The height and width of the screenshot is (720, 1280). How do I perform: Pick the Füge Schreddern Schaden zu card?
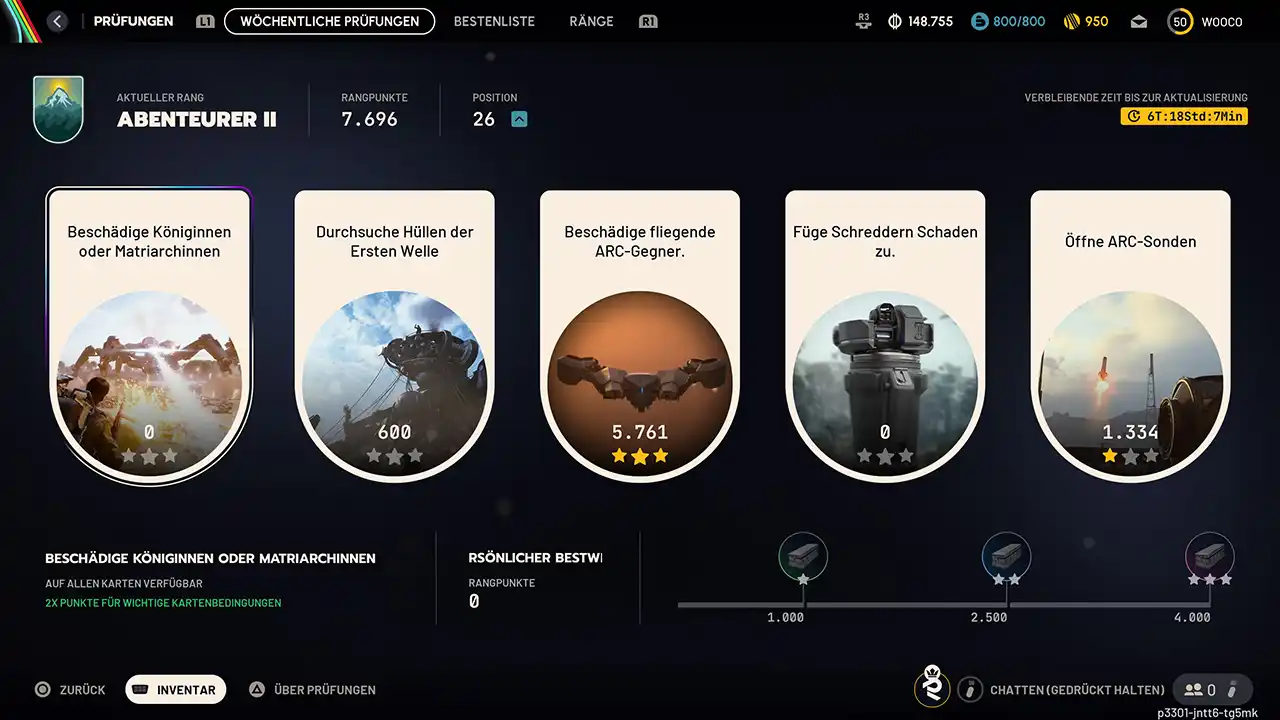[885, 336]
